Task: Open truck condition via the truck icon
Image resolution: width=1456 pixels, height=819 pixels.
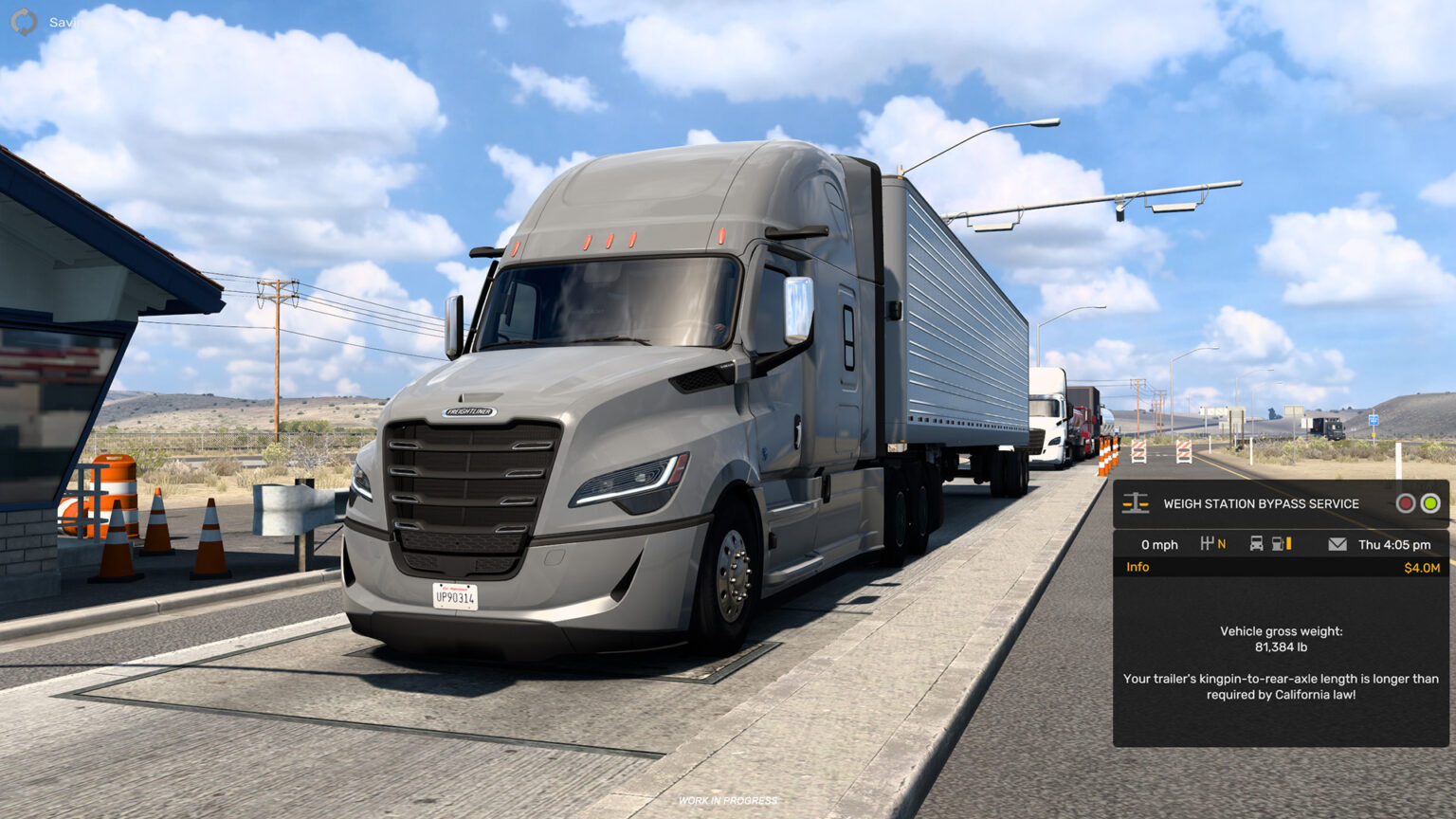Action: [x=1255, y=544]
